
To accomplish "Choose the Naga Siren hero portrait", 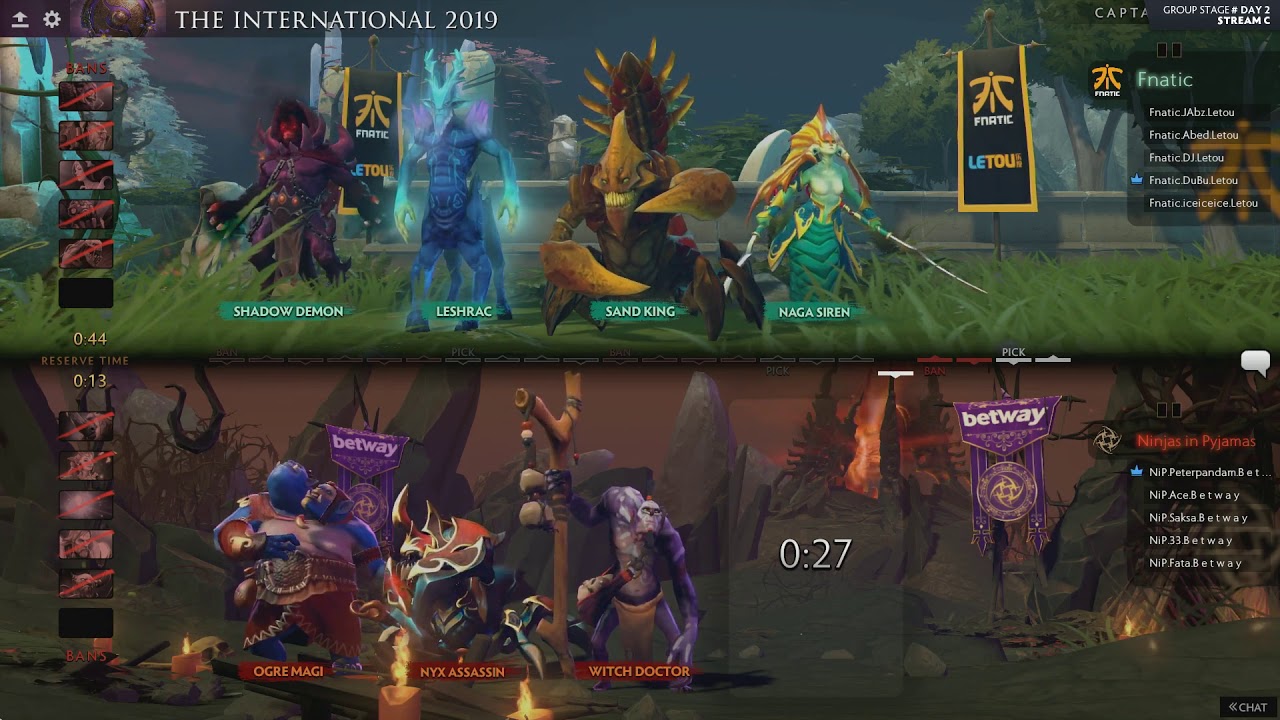I will [x=815, y=210].
